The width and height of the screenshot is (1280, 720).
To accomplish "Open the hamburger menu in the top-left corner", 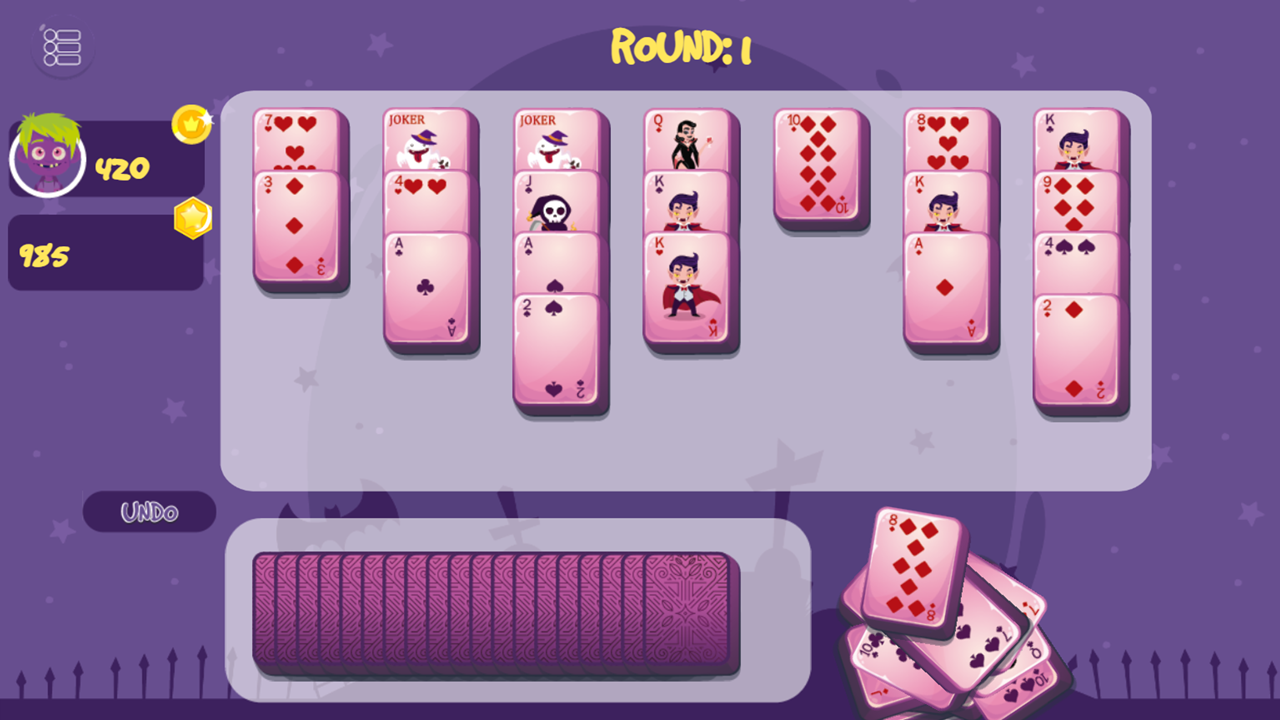I will (61, 46).
